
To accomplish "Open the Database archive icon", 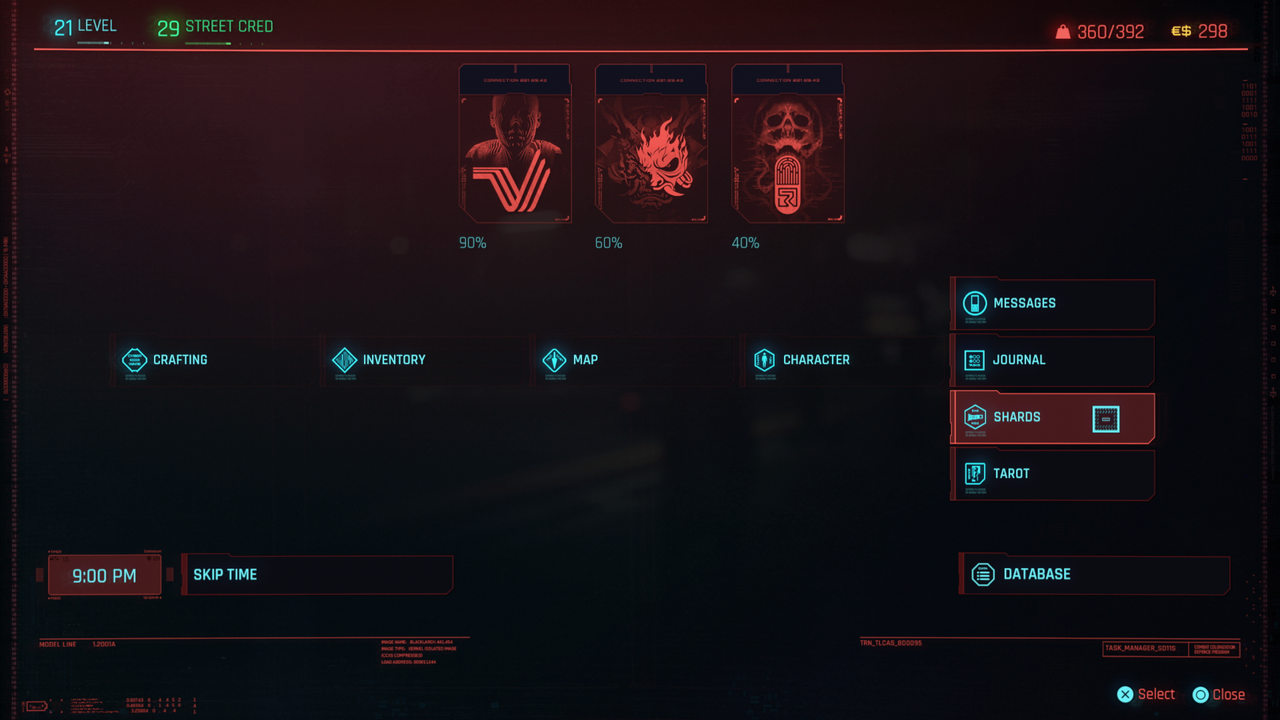I will pyautogui.click(x=983, y=574).
